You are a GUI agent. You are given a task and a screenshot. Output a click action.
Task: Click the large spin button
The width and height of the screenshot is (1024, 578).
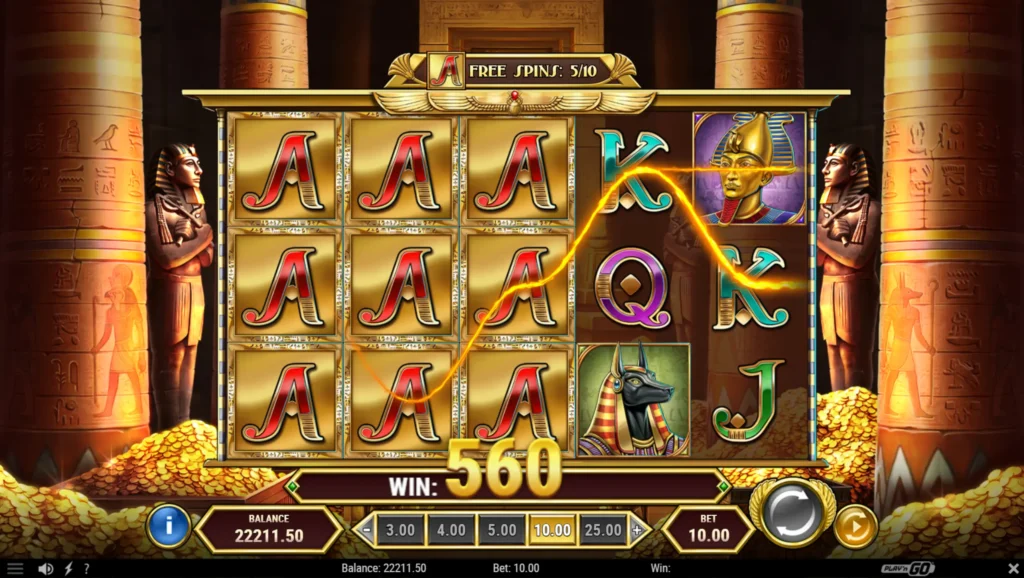[790, 512]
